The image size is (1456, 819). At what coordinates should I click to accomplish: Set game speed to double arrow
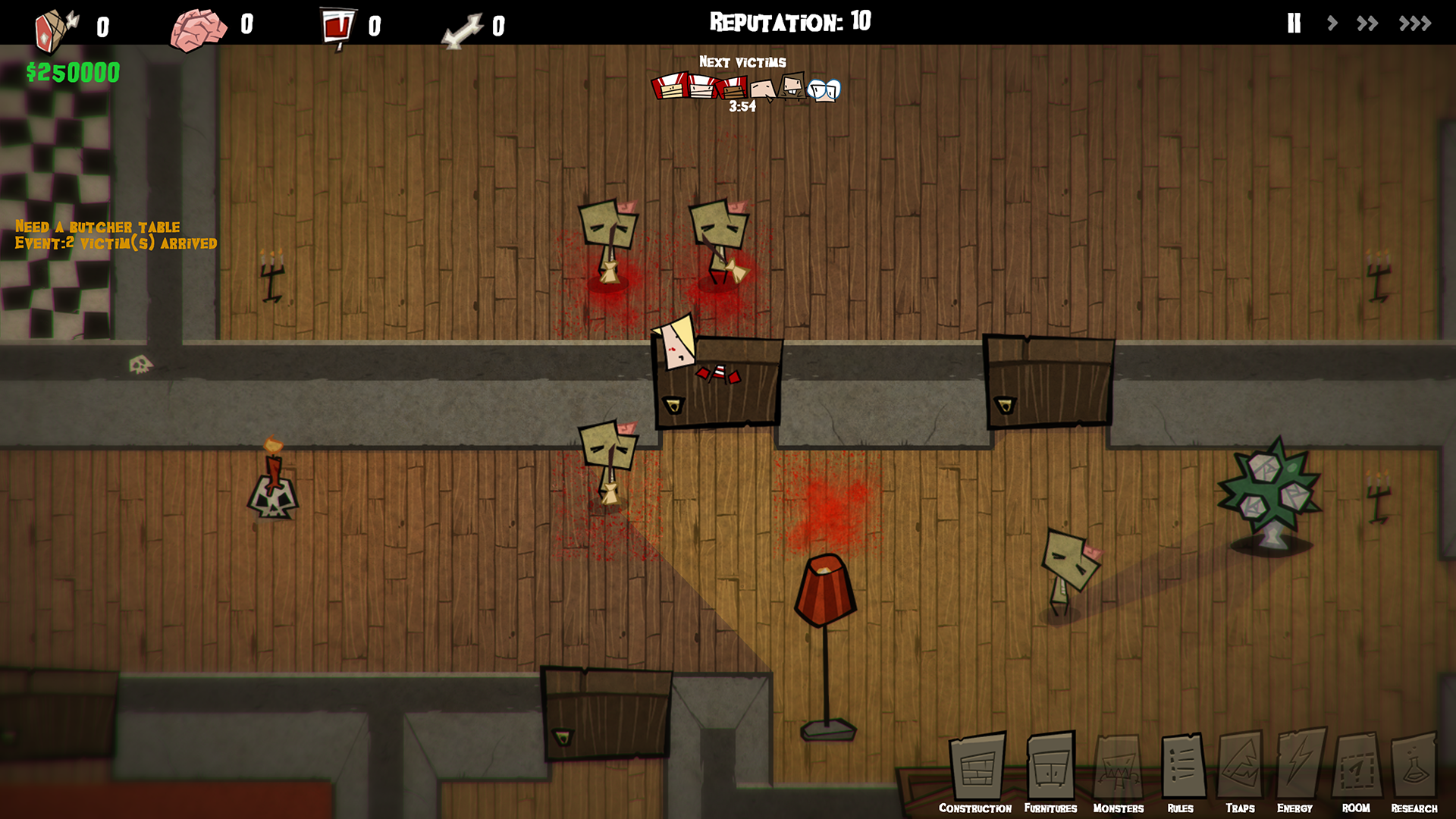click(1367, 24)
